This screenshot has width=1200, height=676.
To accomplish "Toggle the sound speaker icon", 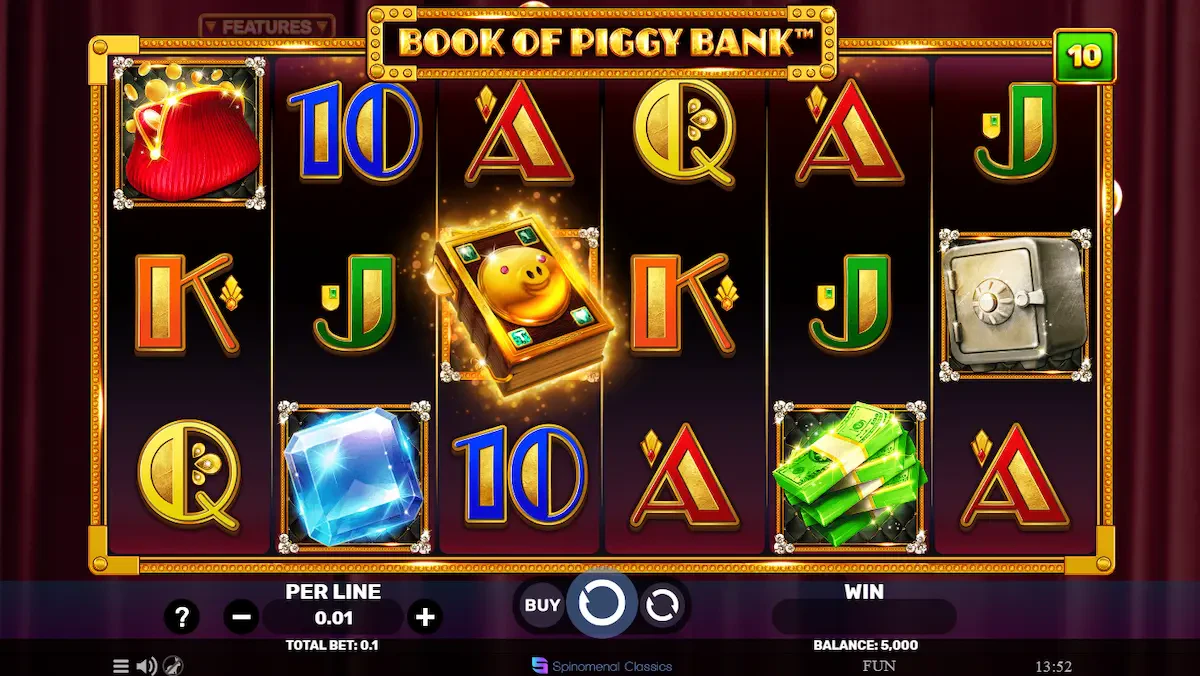I will coord(146,666).
